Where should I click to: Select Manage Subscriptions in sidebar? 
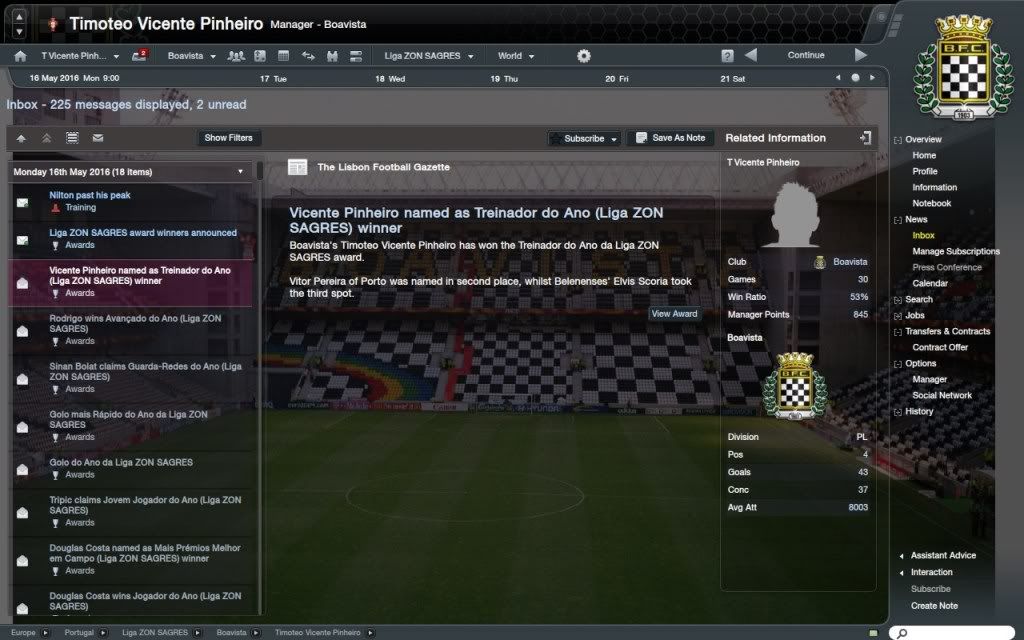coord(955,251)
